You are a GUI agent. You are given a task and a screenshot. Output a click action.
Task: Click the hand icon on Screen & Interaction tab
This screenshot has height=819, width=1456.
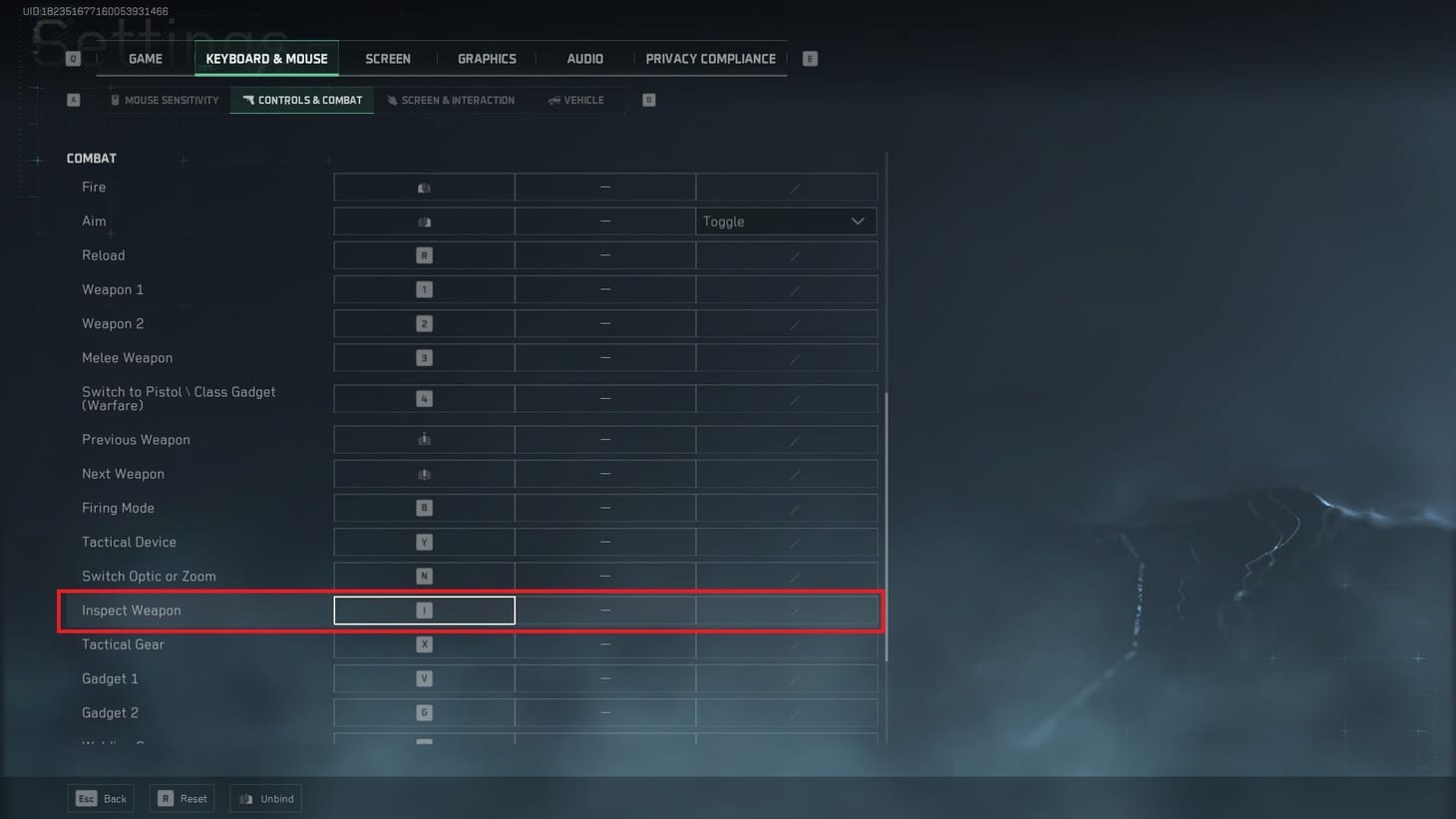[391, 100]
